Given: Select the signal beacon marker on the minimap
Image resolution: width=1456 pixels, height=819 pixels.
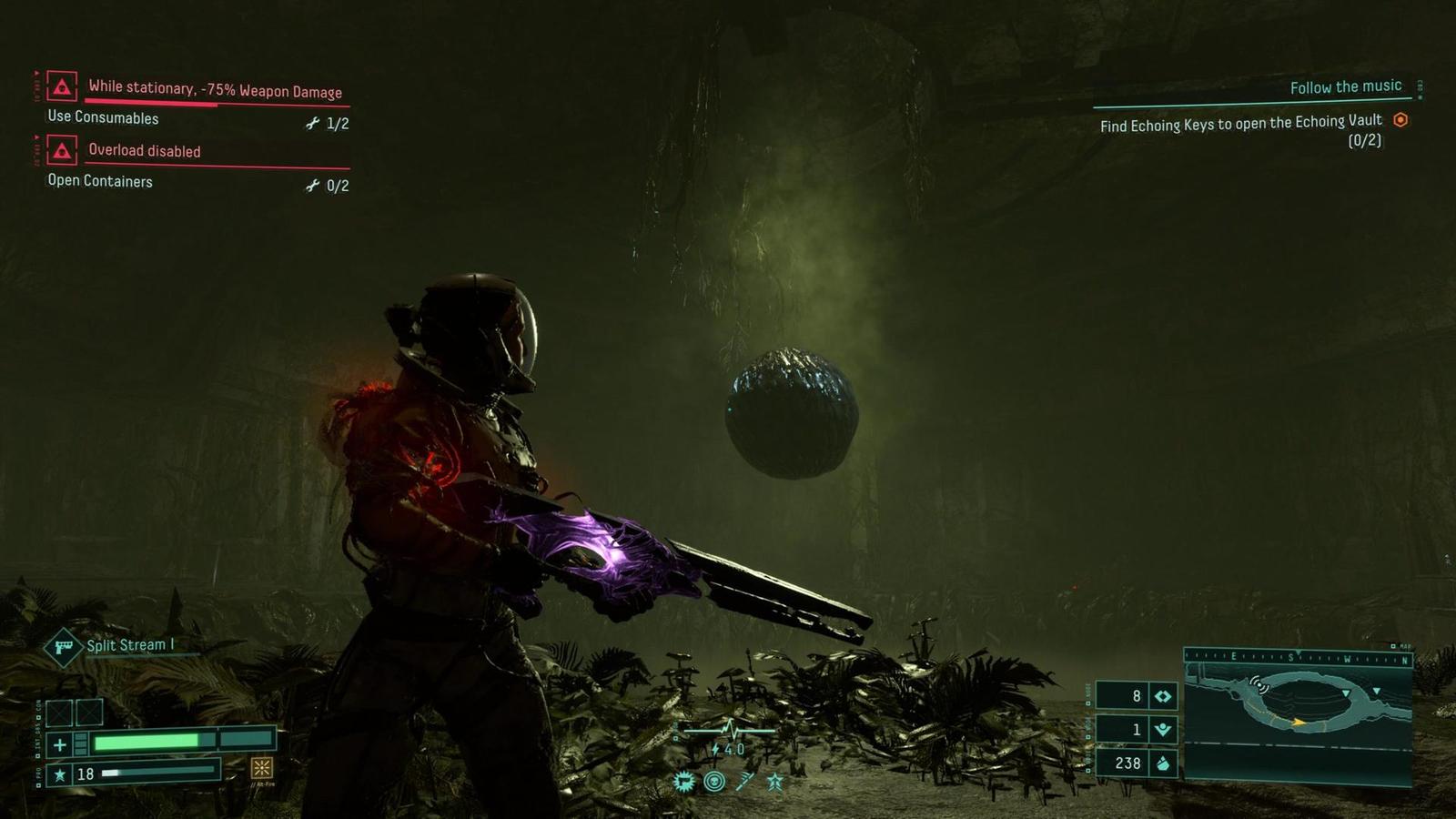Looking at the screenshot, I should point(1259,684).
